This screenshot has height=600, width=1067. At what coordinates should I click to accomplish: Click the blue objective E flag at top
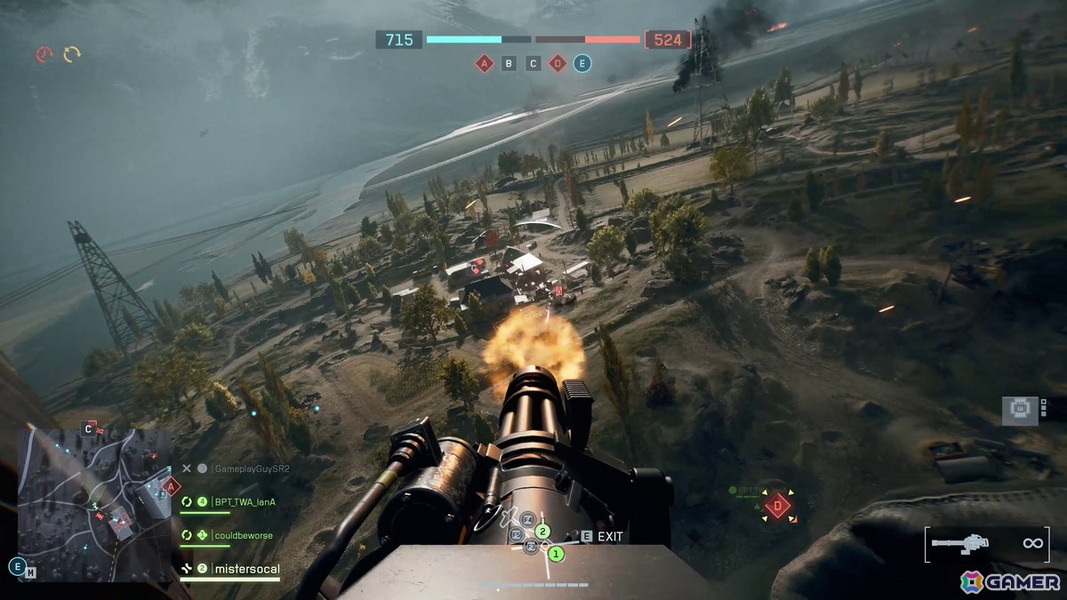point(582,64)
